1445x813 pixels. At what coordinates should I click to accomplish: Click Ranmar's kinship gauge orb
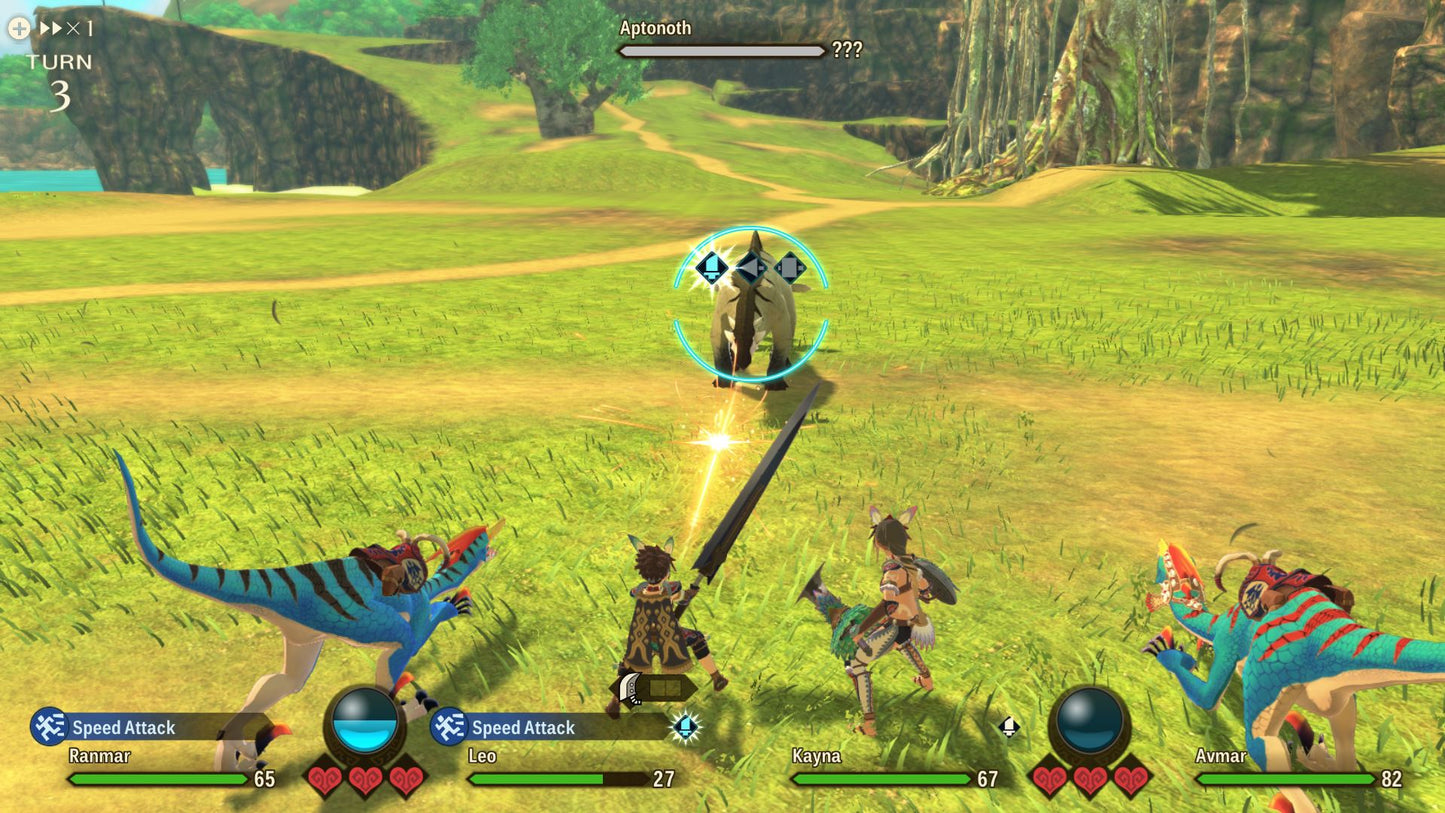point(367,720)
